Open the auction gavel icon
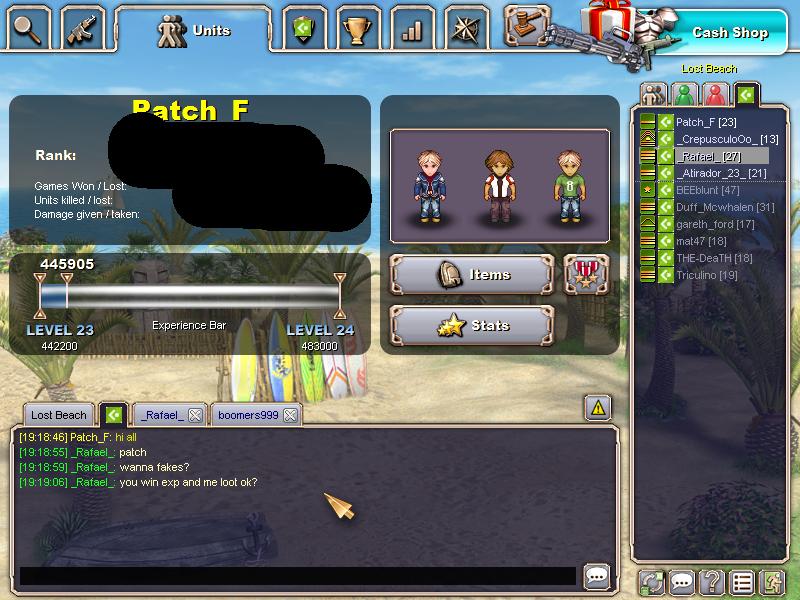 point(526,24)
